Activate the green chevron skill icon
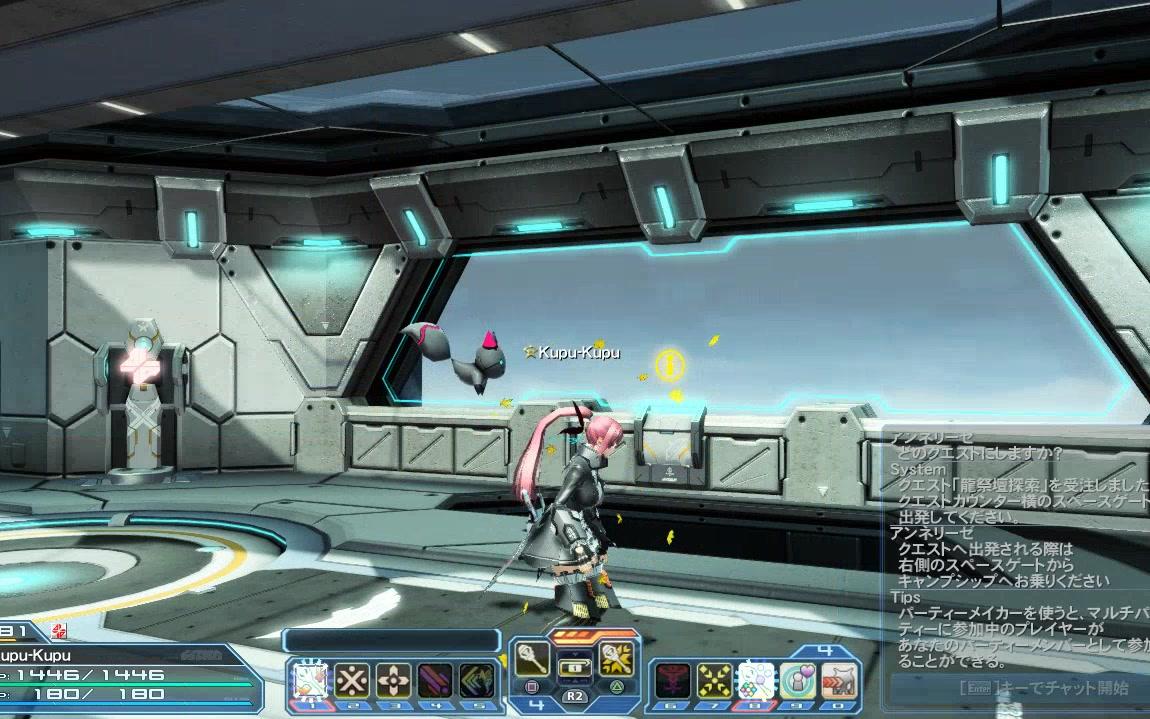This screenshot has width=1150, height=719. click(x=476, y=680)
